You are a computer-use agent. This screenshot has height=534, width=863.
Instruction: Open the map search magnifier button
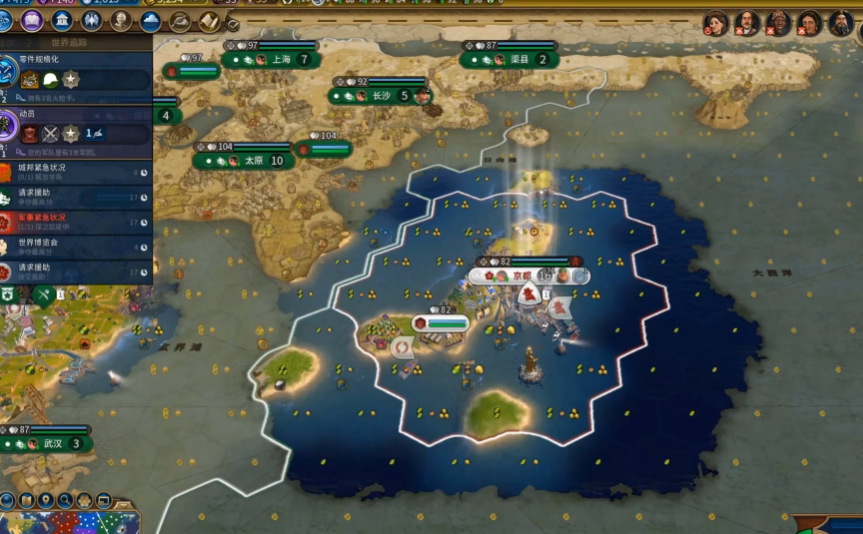click(65, 500)
